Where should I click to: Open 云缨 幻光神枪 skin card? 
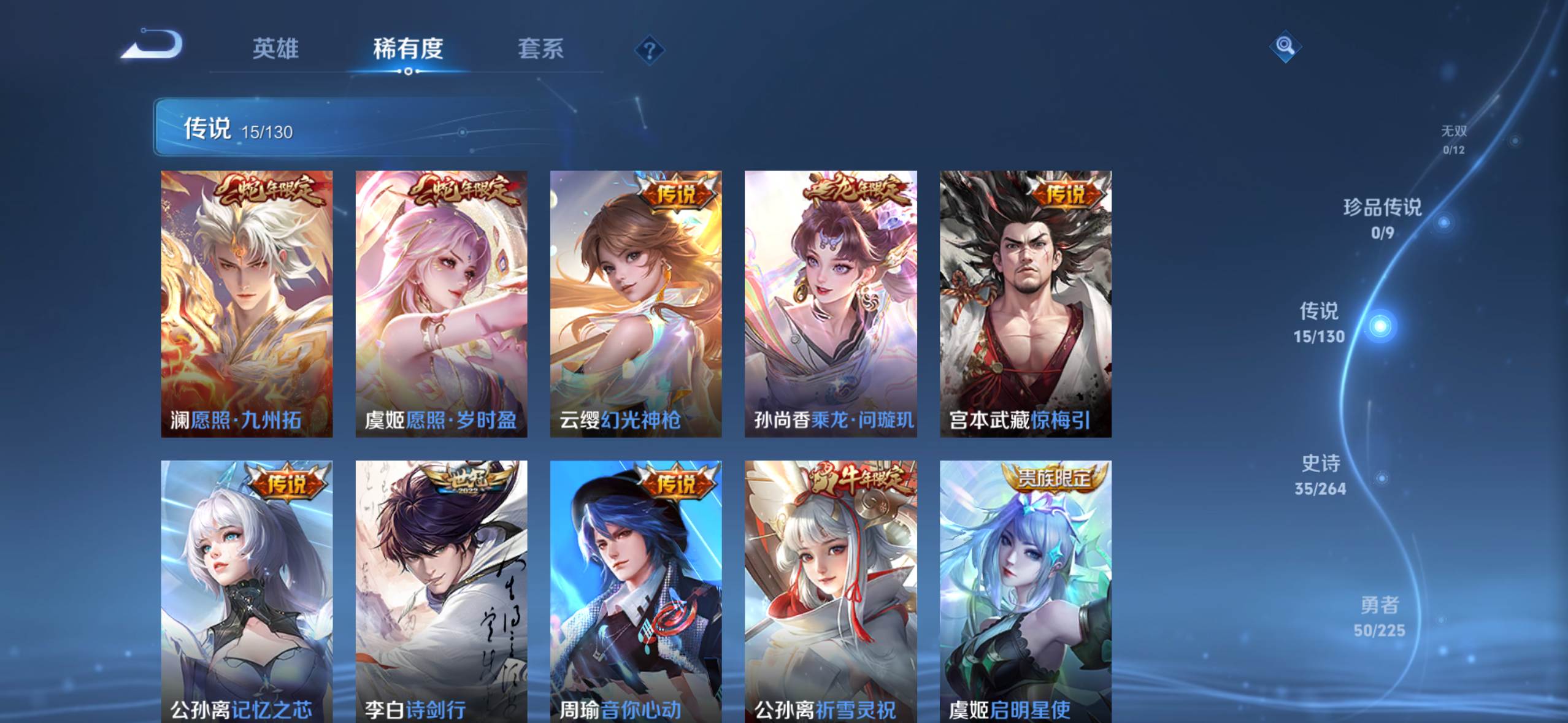(636, 304)
